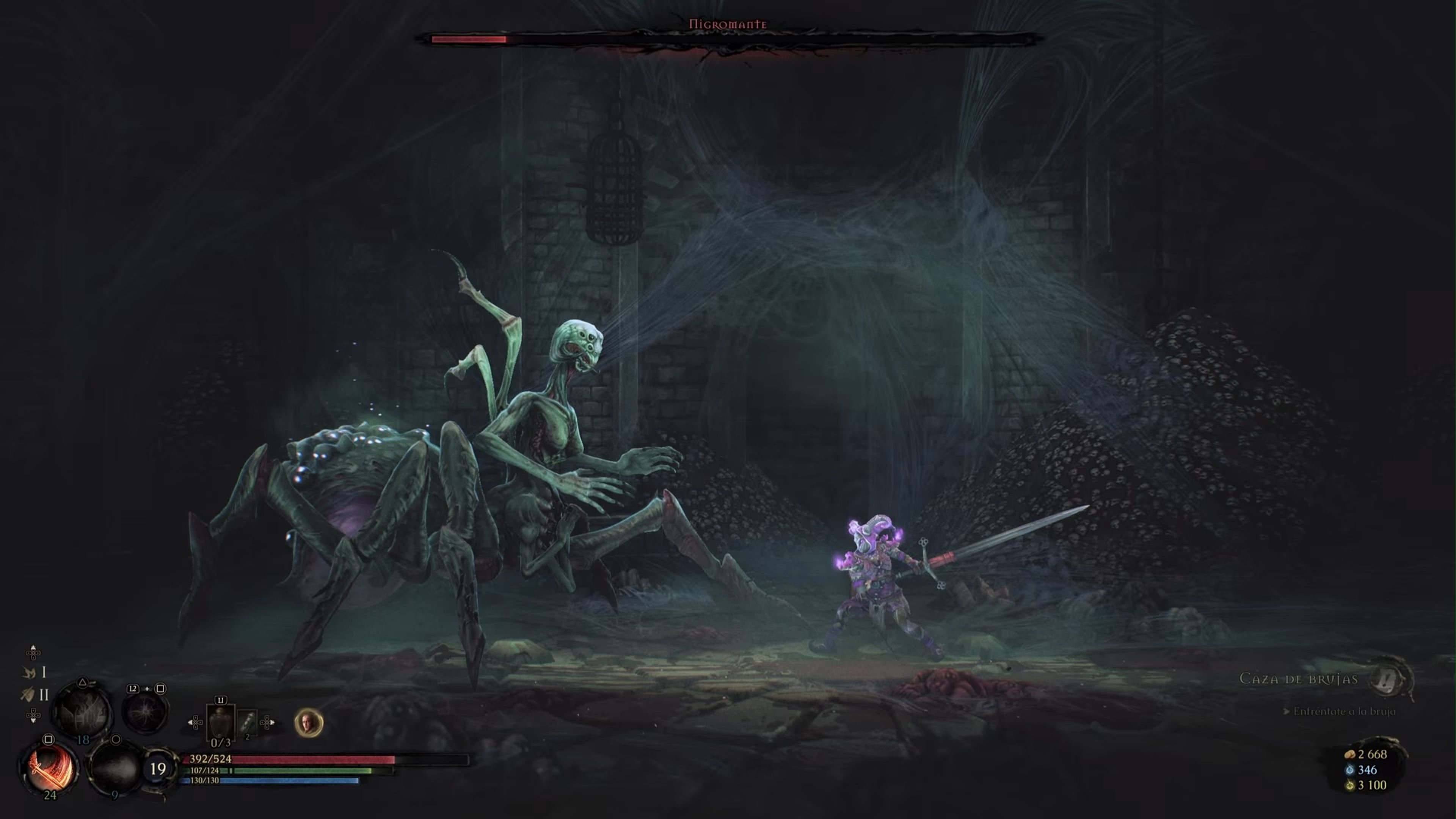Click the equipped healing flask icon
Image resolution: width=1456 pixels, height=819 pixels.
tap(221, 722)
